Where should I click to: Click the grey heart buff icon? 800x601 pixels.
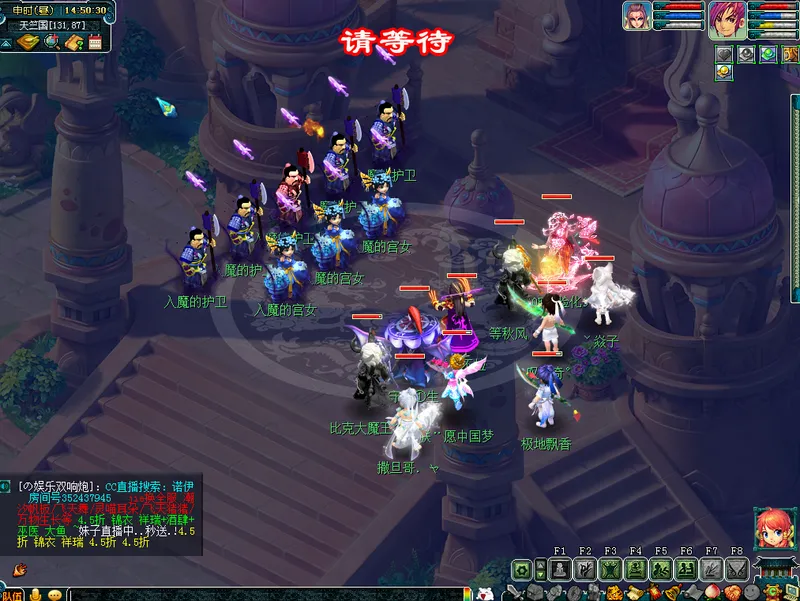click(x=724, y=53)
